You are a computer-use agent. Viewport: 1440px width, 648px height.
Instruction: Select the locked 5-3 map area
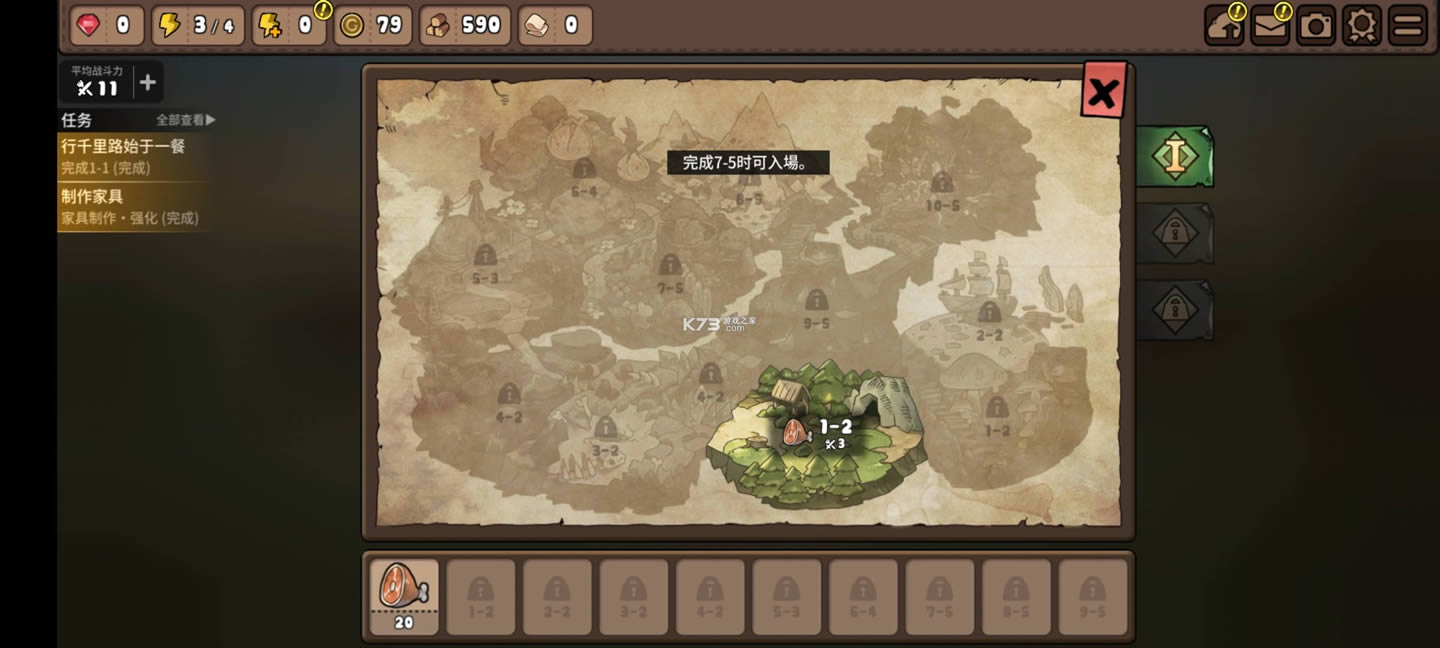tap(485, 263)
